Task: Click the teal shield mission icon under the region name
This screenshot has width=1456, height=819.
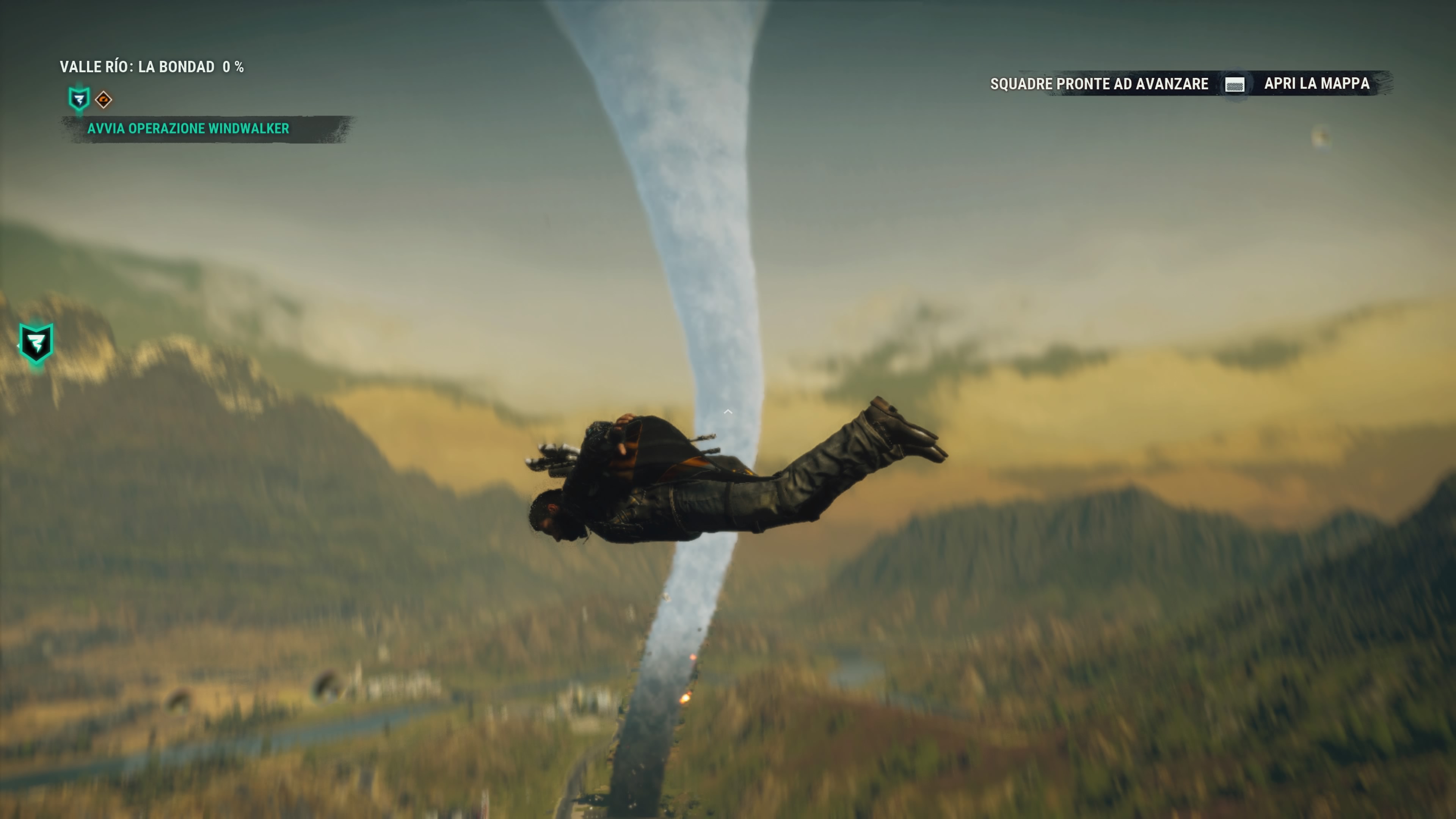Action: (79, 99)
